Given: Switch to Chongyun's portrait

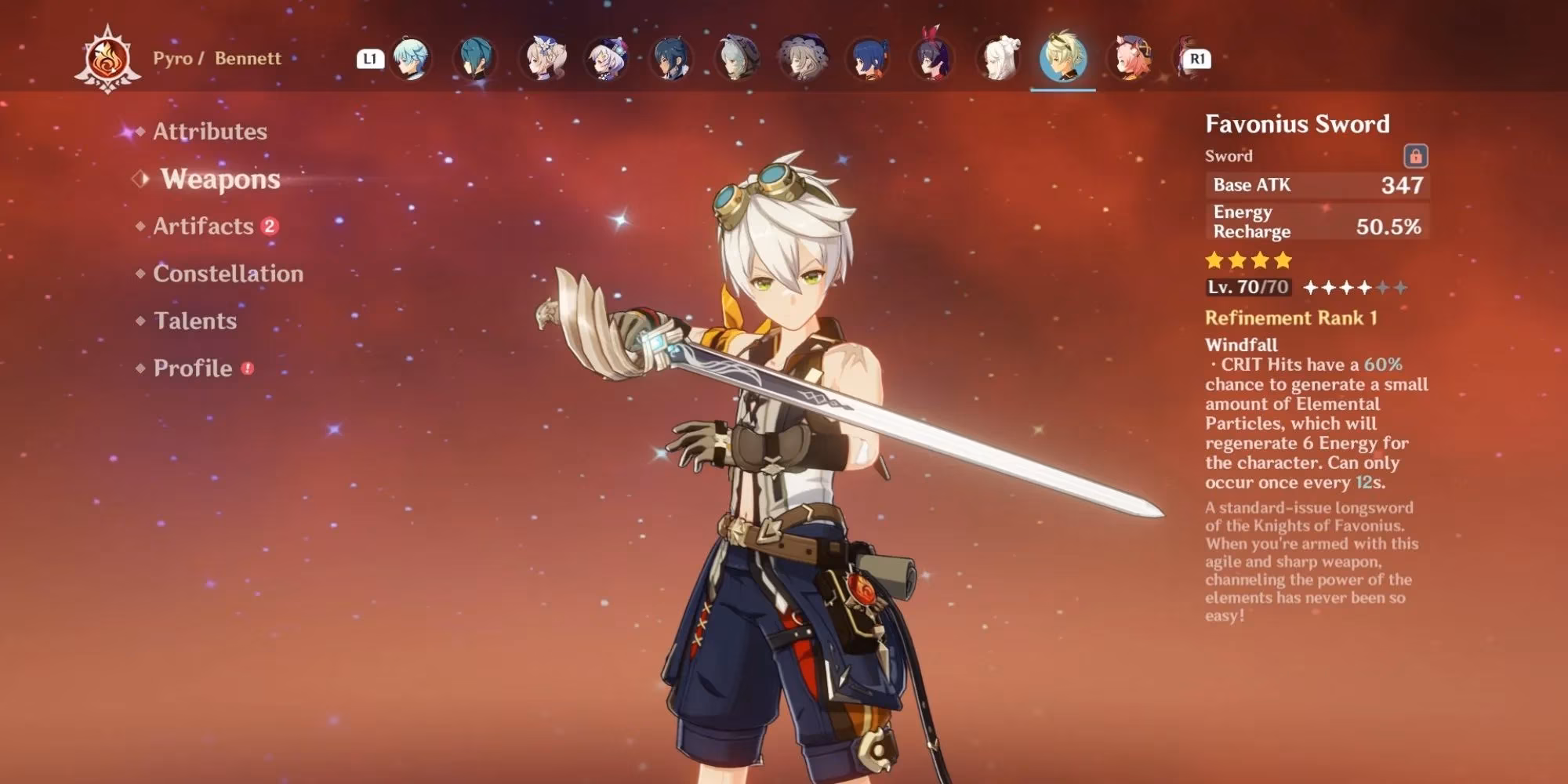Looking at the screenshot, I should [411, 59].
